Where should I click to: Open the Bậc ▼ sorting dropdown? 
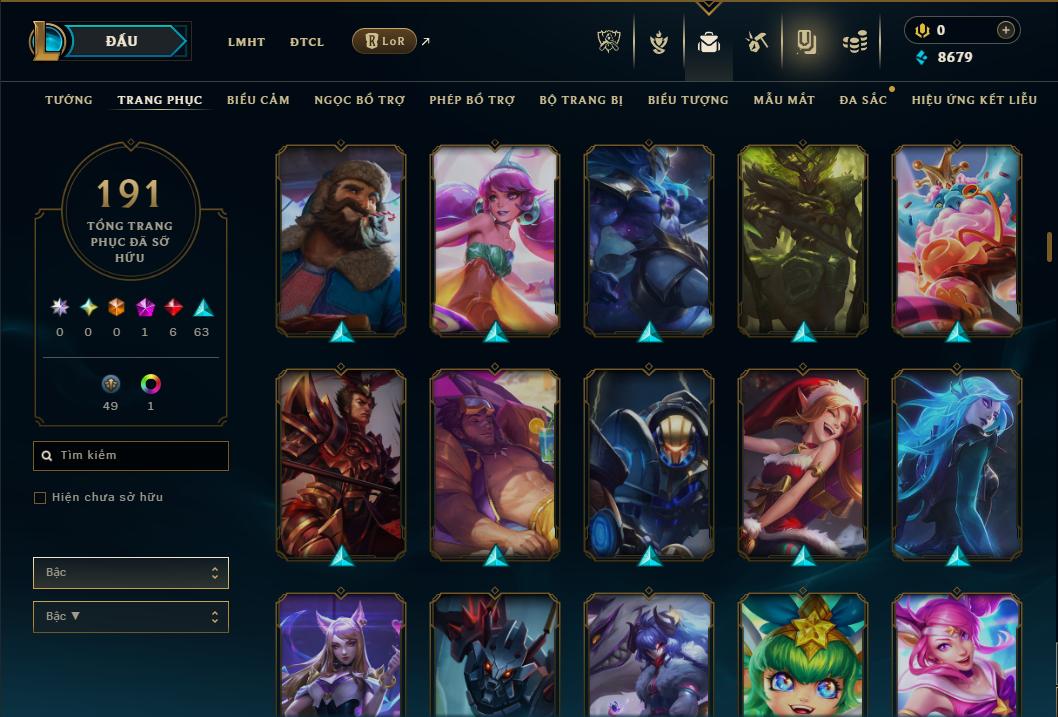pyautogui.click(x=131, y=617)
